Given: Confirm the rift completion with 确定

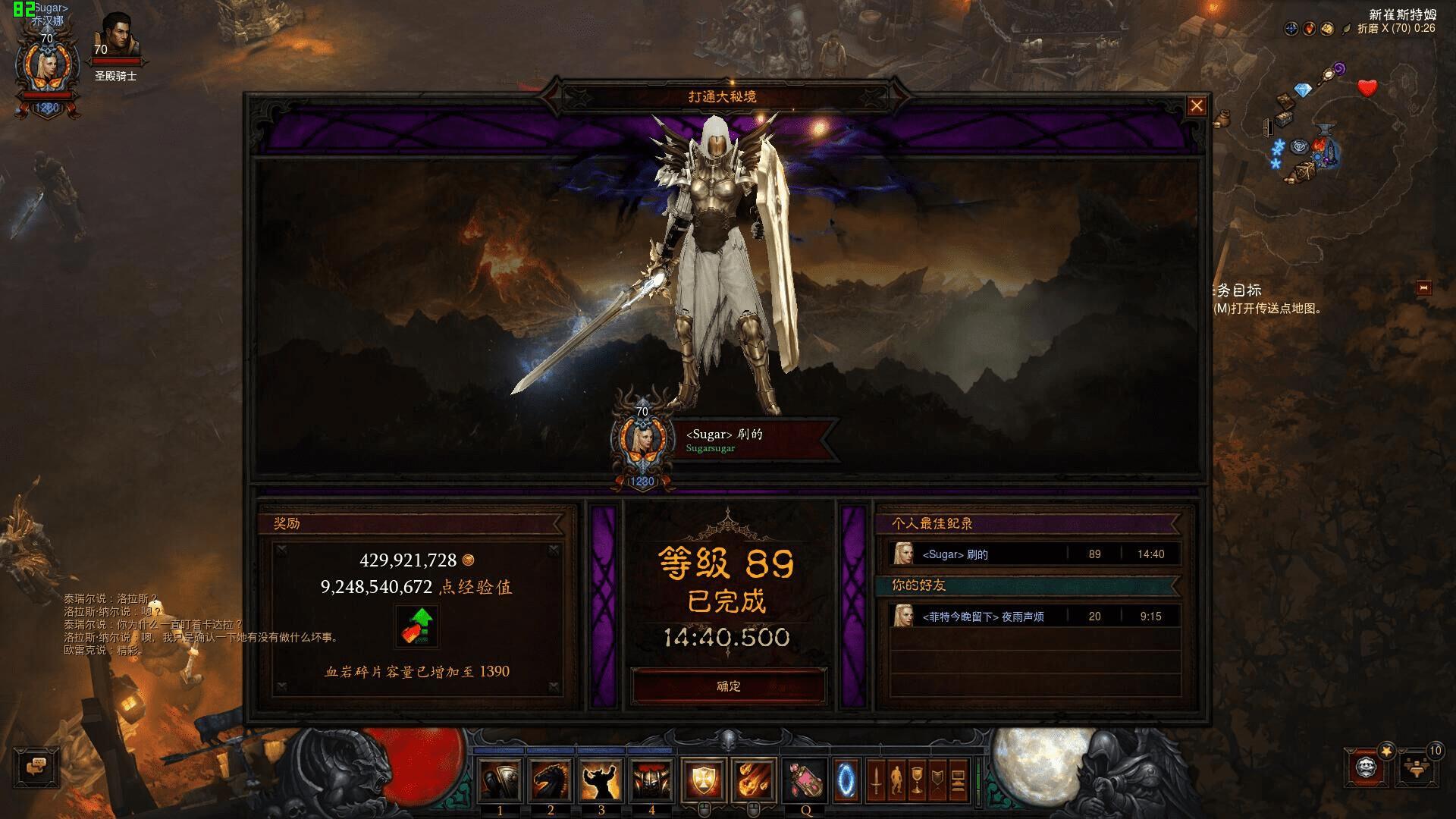Looking at the screenshot, I should 728,686.
